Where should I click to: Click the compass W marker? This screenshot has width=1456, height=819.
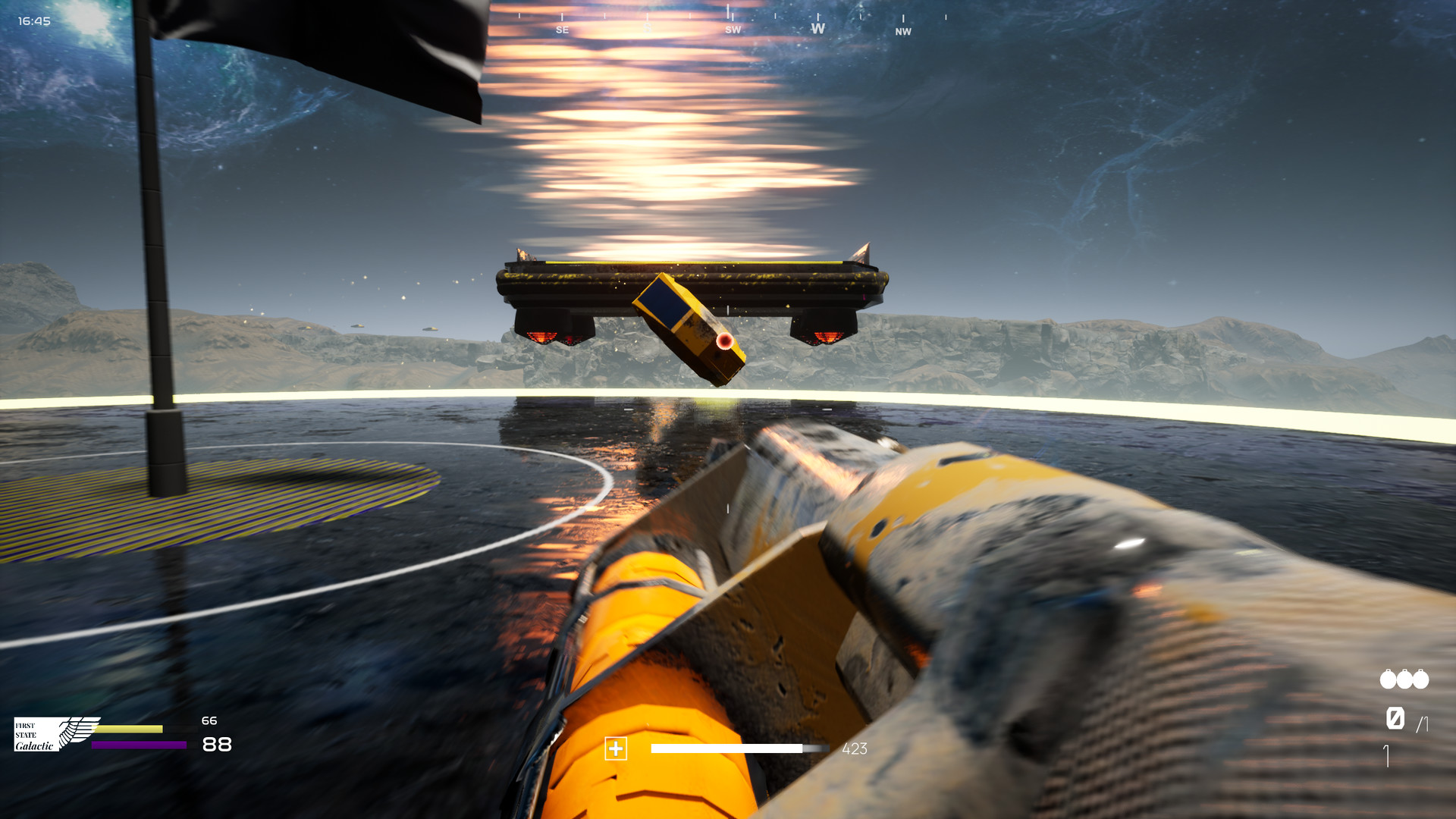(x=817, y=28)
